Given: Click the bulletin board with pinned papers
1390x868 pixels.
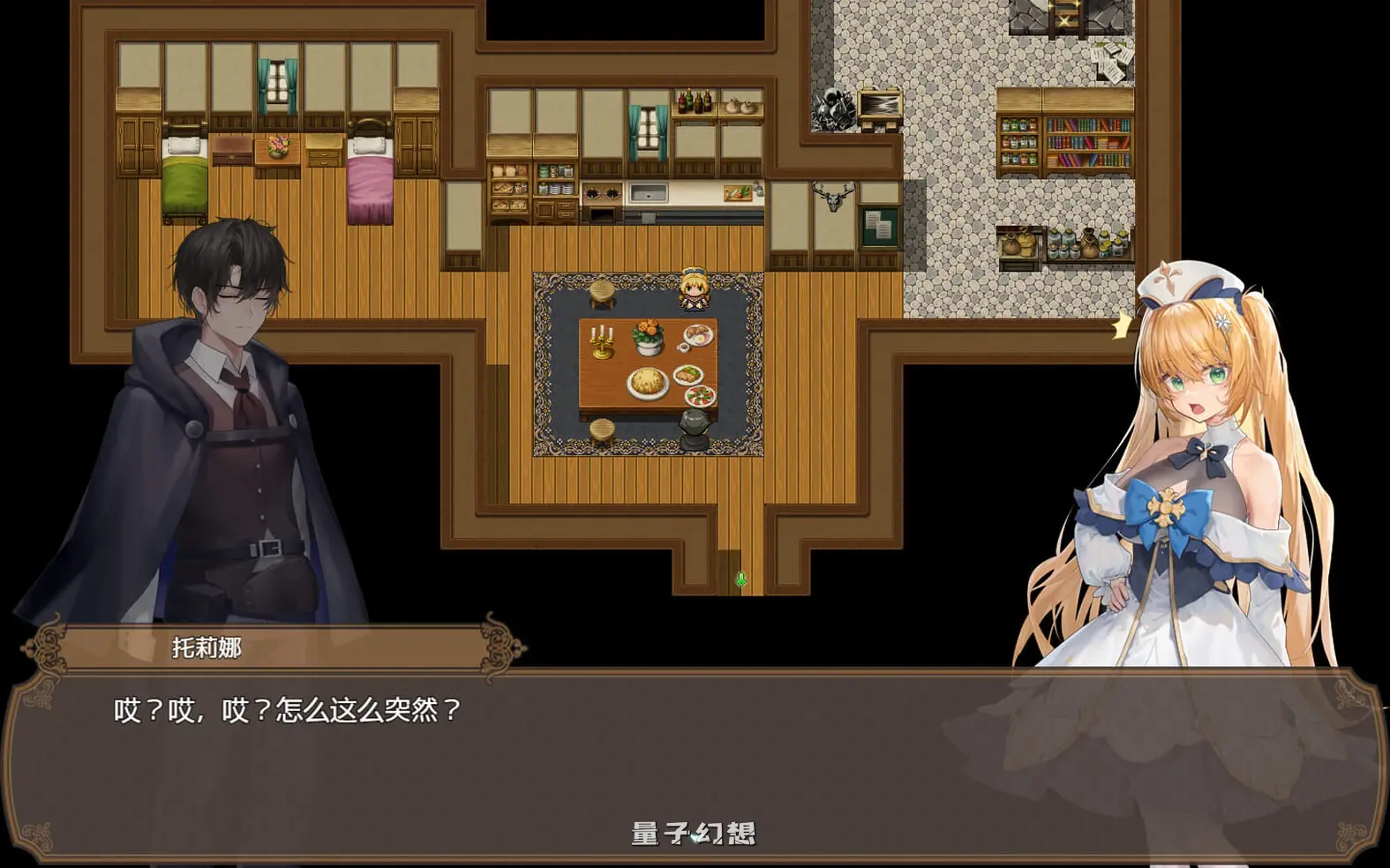Looking at the screenshot, I should (x=878, y=225).
